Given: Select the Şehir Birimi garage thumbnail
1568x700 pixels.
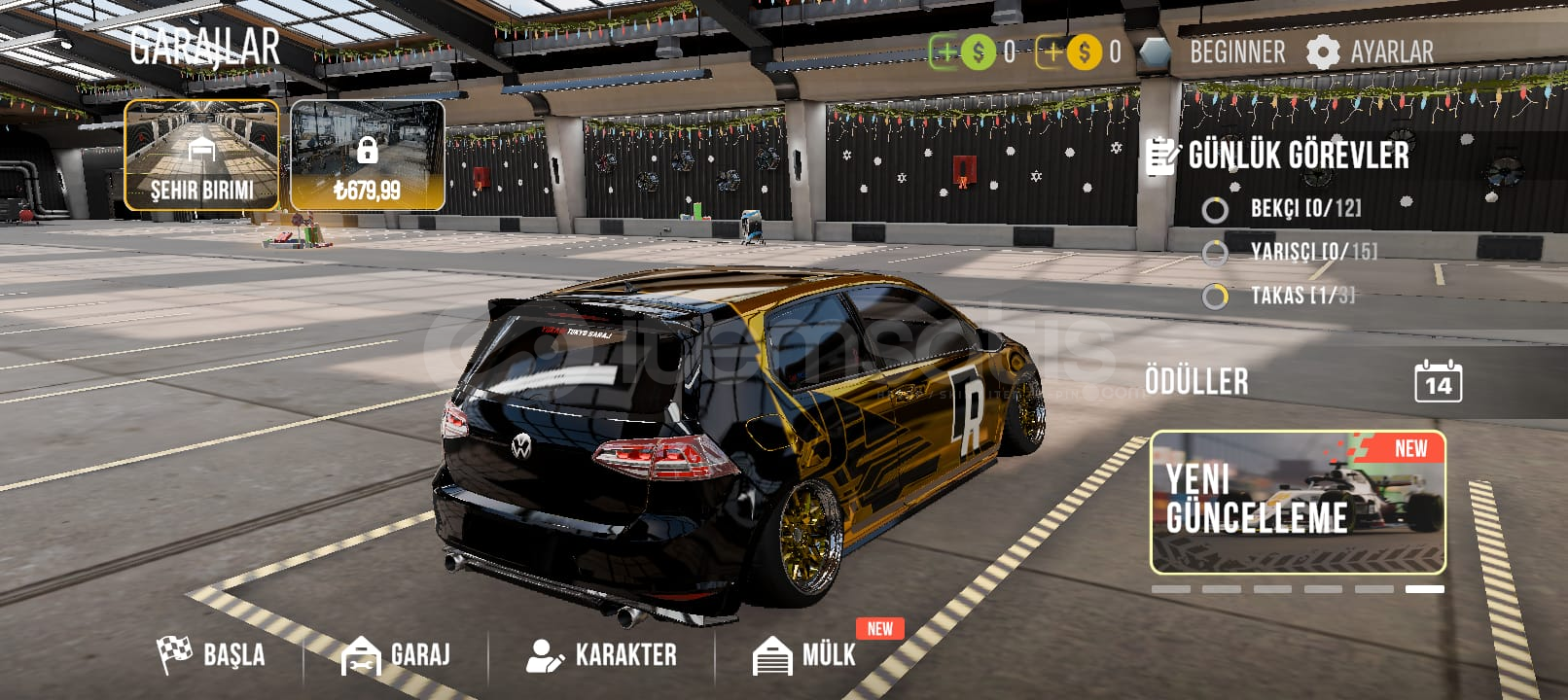Looking at the screenshot, I should (201, 156).
